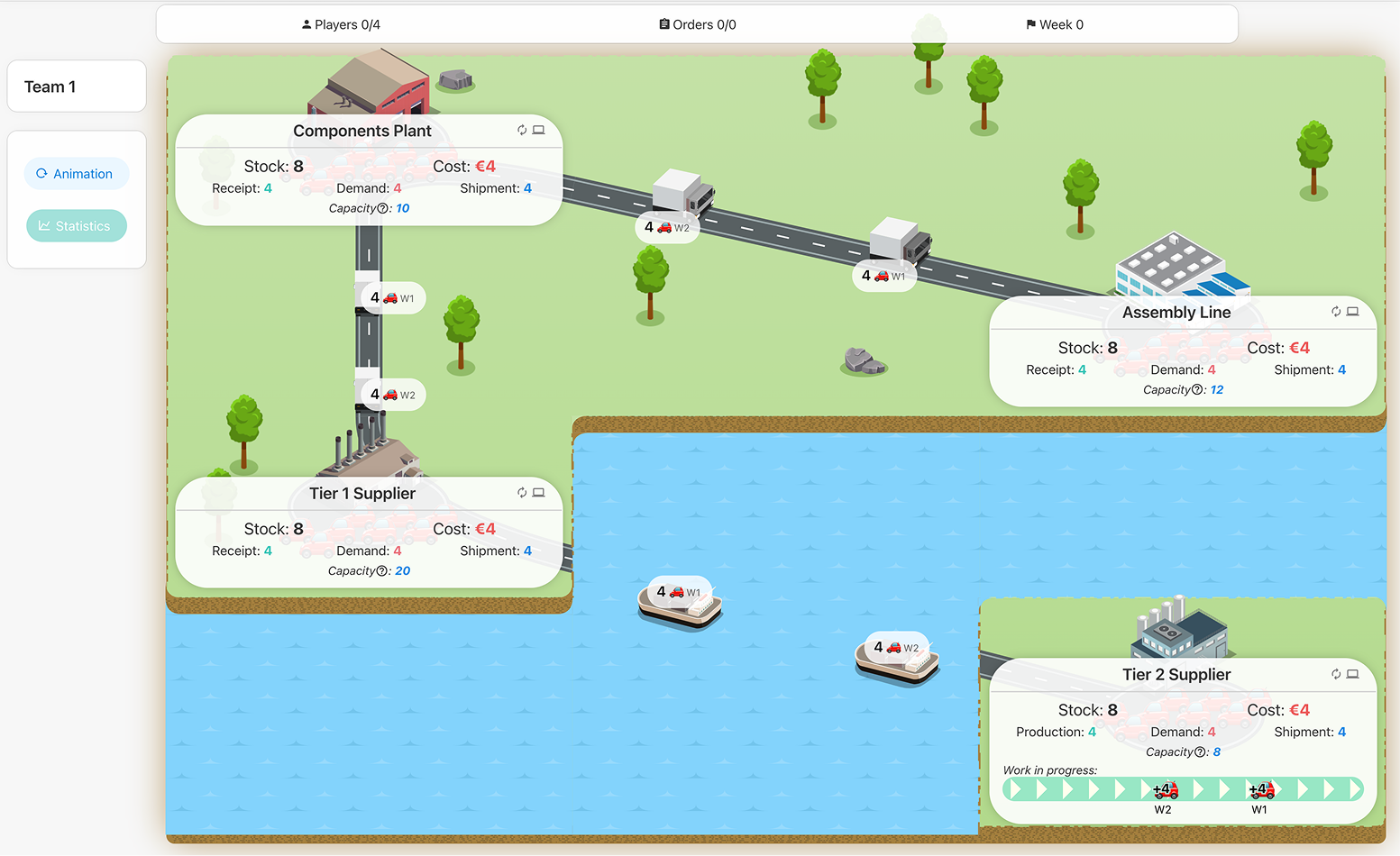Open the Statistics view
Screen dimensions: 1400x856
pos(76,226)
